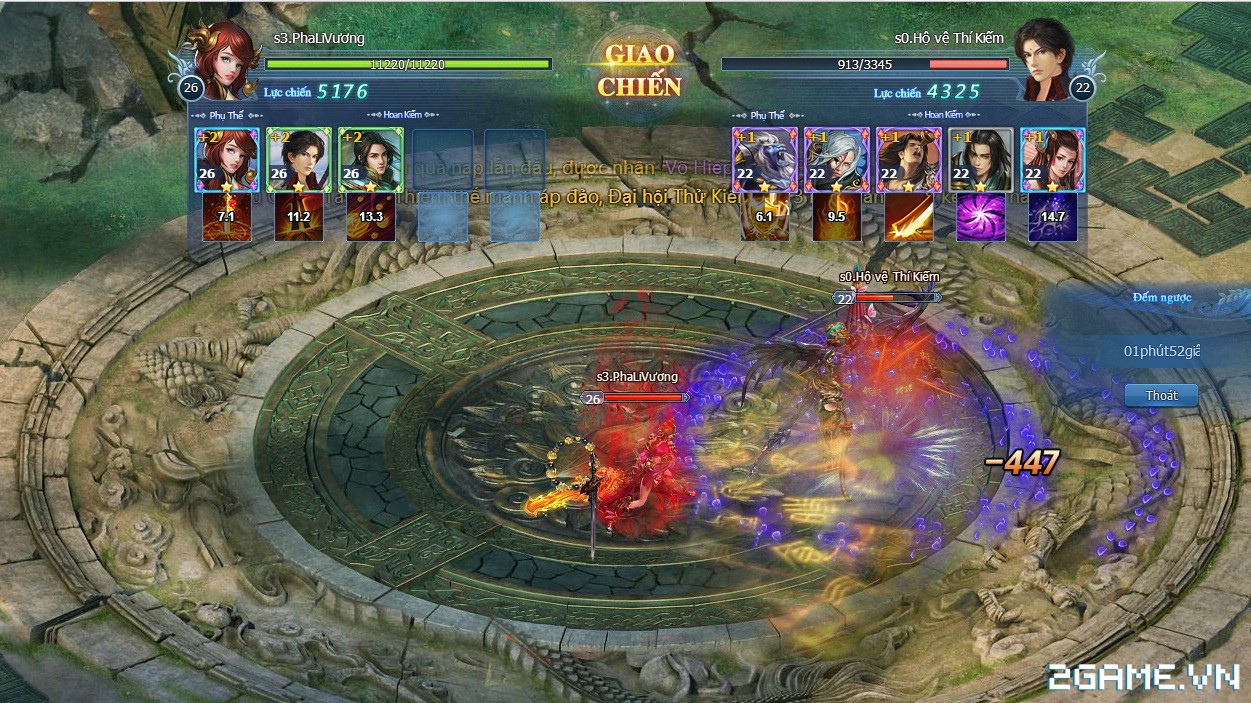The width and height of the screenshot is (1251, 703).
Task: Trigger the fiery orbs skill showing 13.3
Action: pos(370,218)
